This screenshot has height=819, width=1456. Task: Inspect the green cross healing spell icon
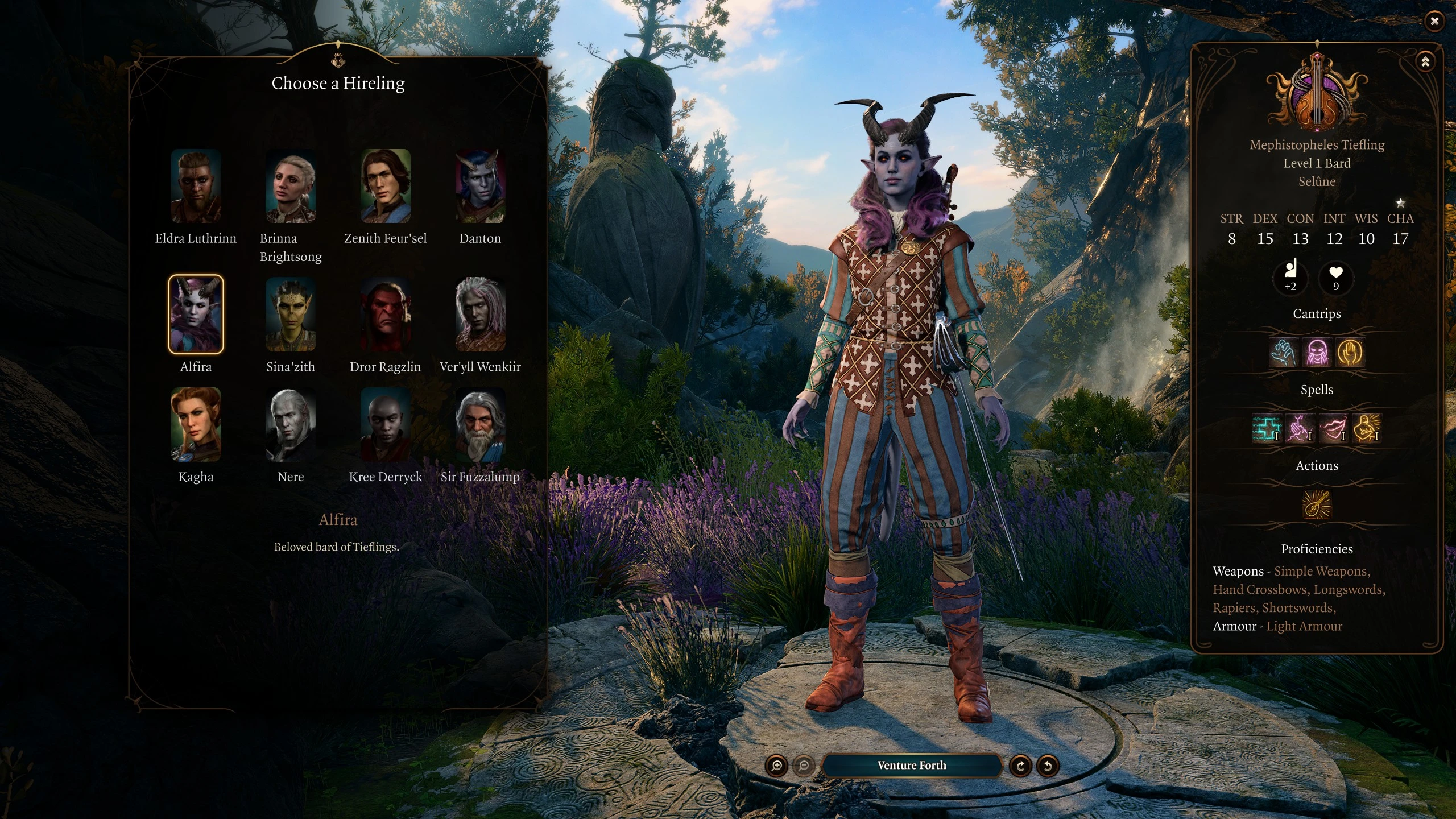pos(1267,428)
